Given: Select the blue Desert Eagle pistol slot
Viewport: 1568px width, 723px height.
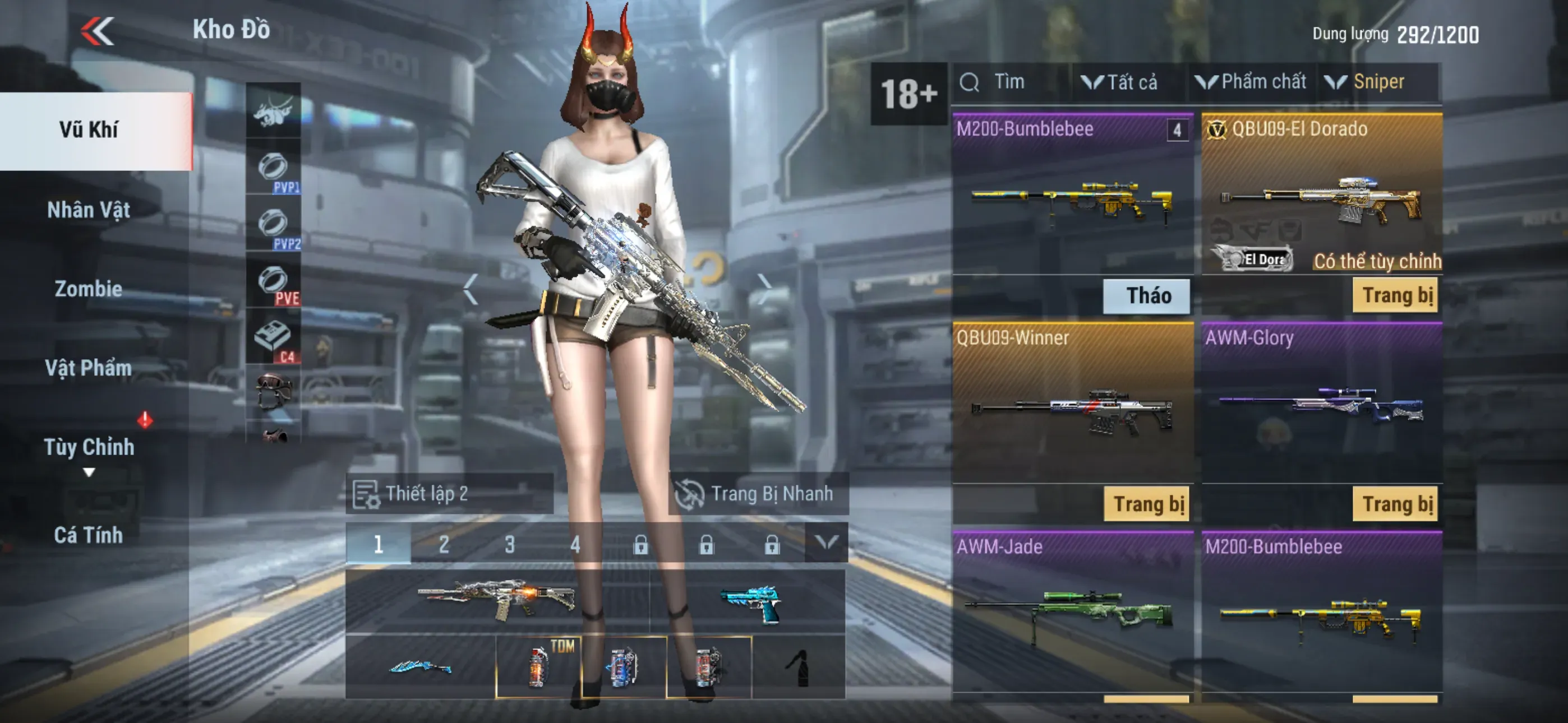Looking at the screenshot, I should (x=749, y=602).
